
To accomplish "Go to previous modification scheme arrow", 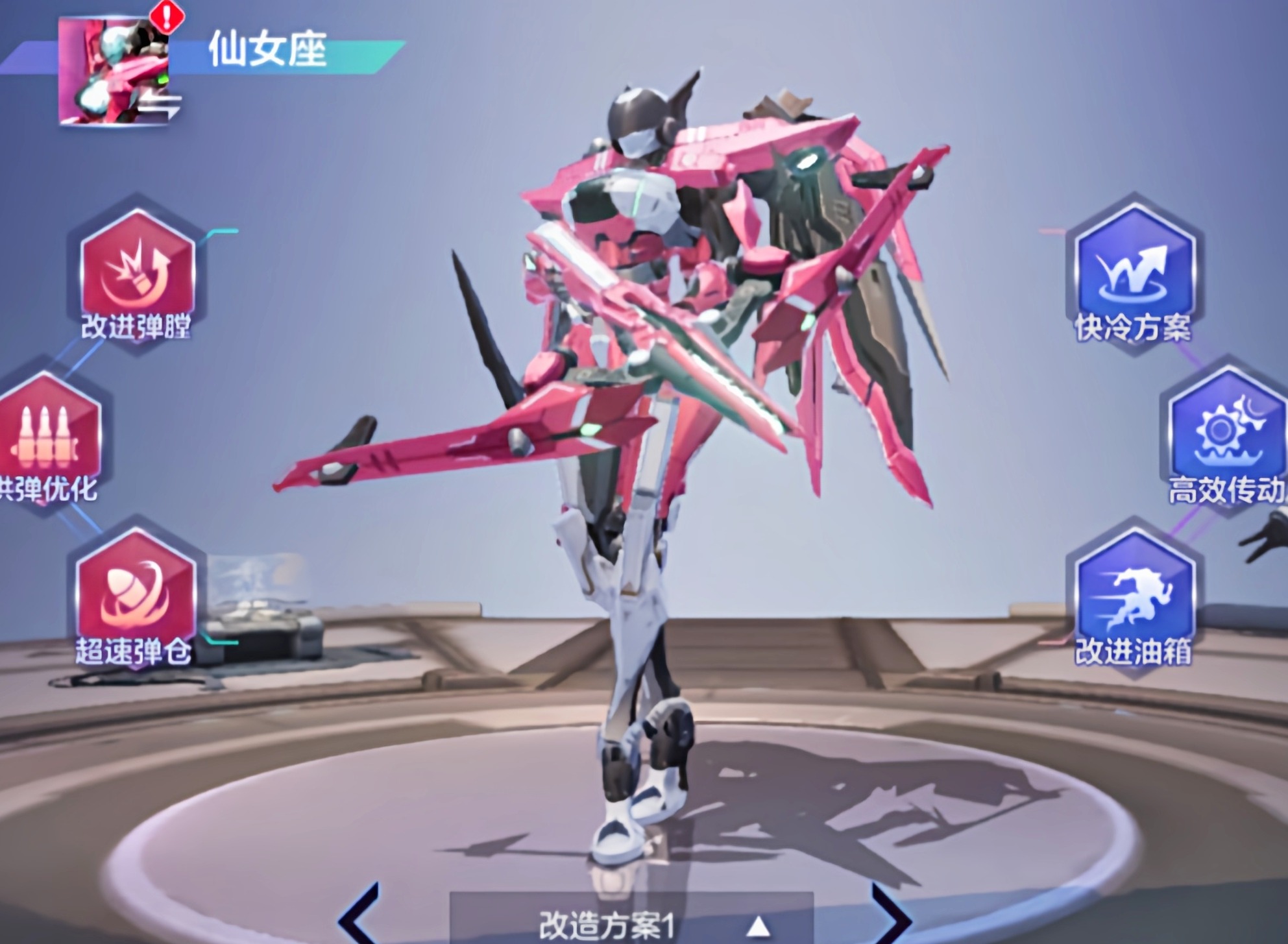I will pyautogui.click(x=359, y=916).
